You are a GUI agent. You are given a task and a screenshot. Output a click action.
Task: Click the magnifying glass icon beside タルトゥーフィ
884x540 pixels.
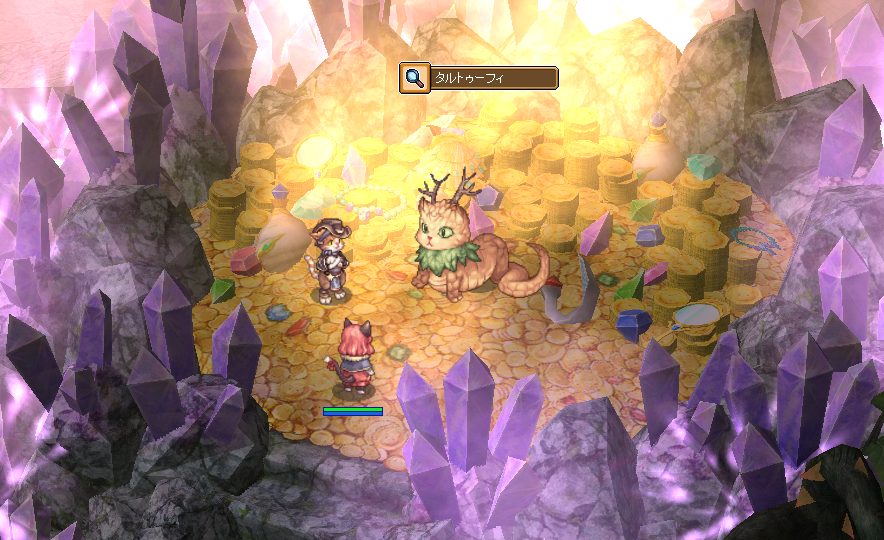point(414,78)
